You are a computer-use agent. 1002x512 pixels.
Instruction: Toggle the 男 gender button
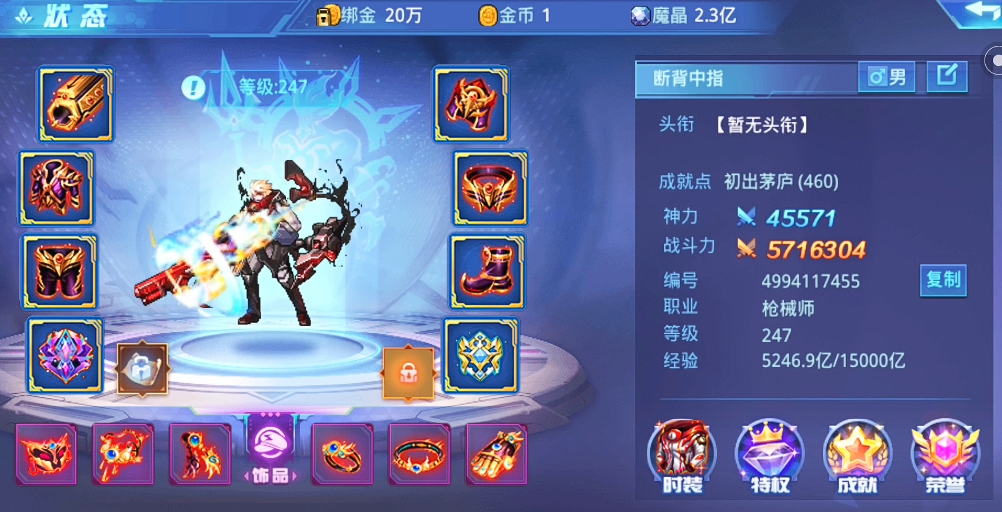coord(886,76)
